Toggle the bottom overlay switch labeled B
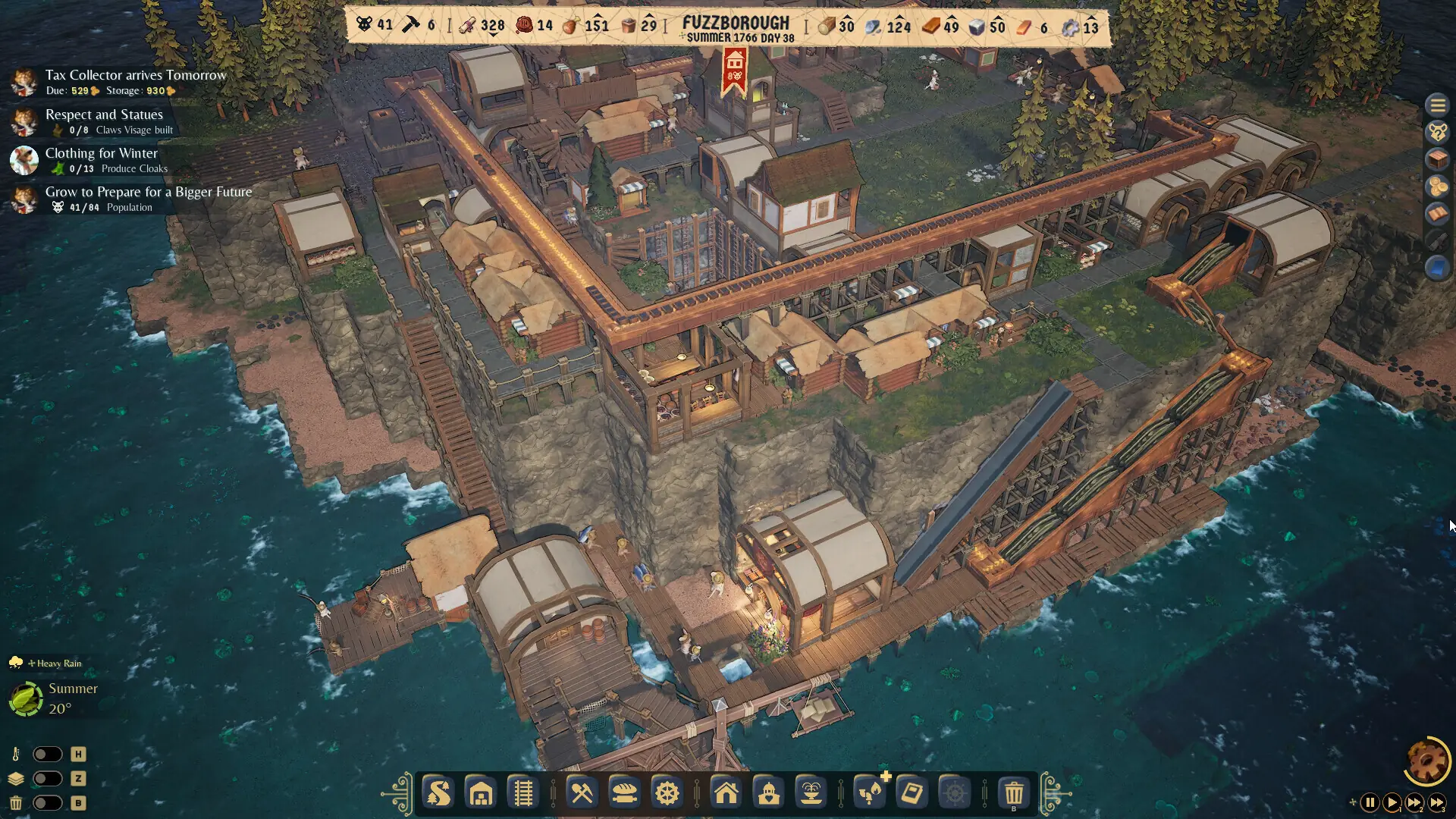 point(48,802)
